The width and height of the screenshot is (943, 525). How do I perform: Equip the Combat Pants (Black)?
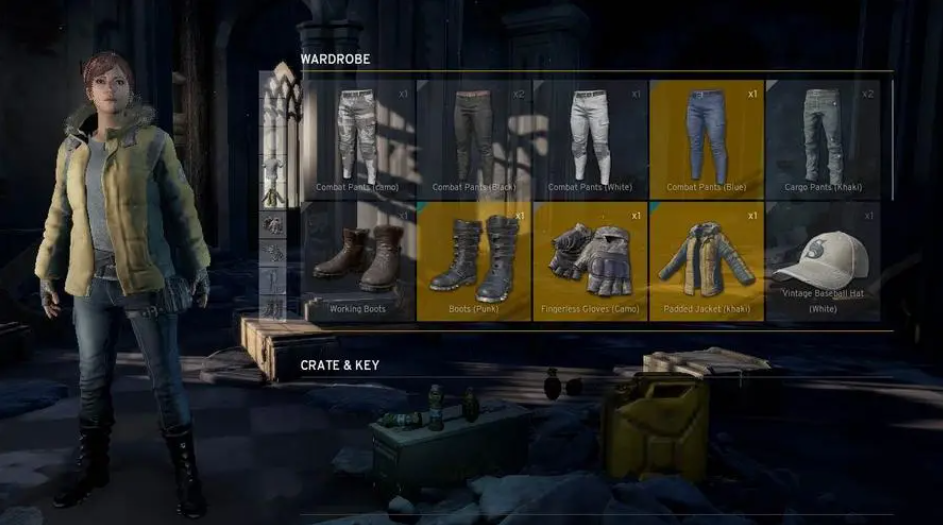(x=474, y=139)
